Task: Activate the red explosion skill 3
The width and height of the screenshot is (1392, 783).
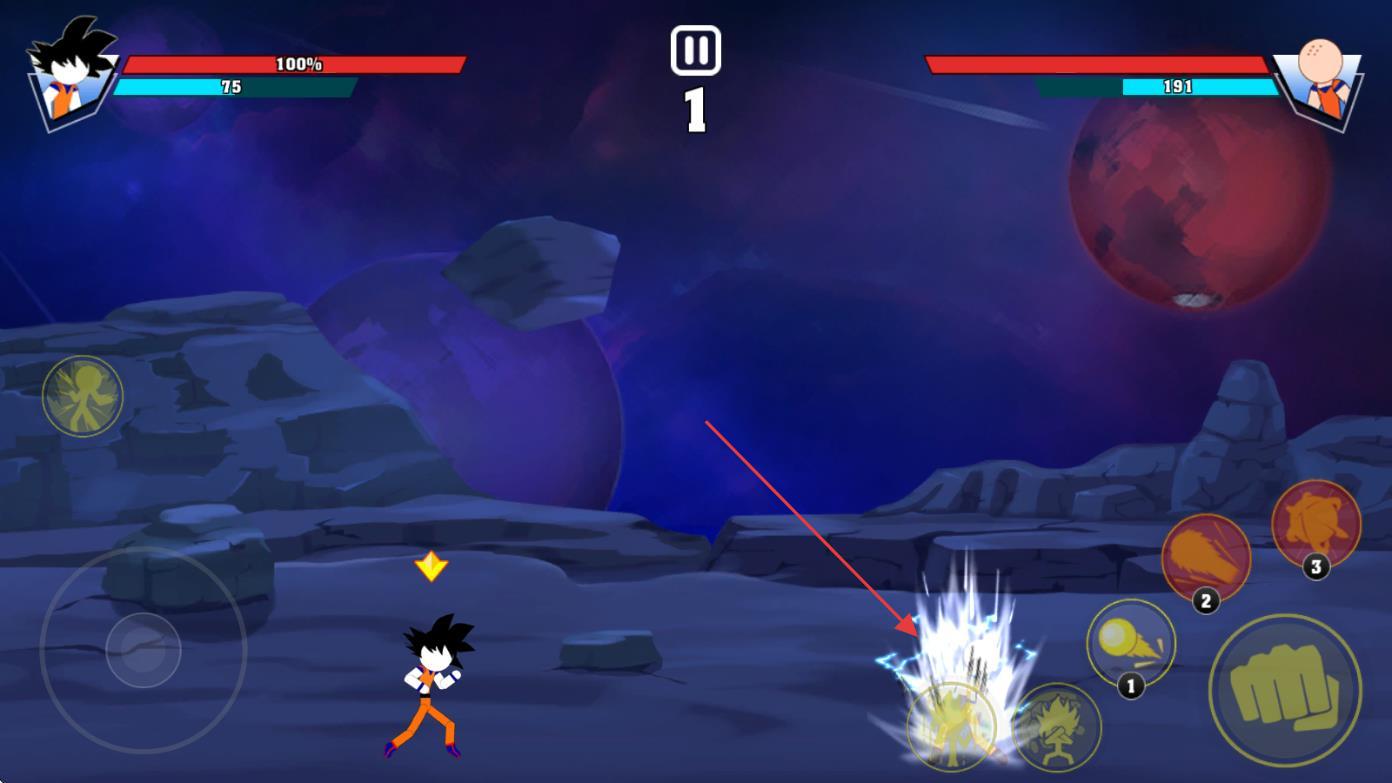Action: click(x=1316, y=524)
